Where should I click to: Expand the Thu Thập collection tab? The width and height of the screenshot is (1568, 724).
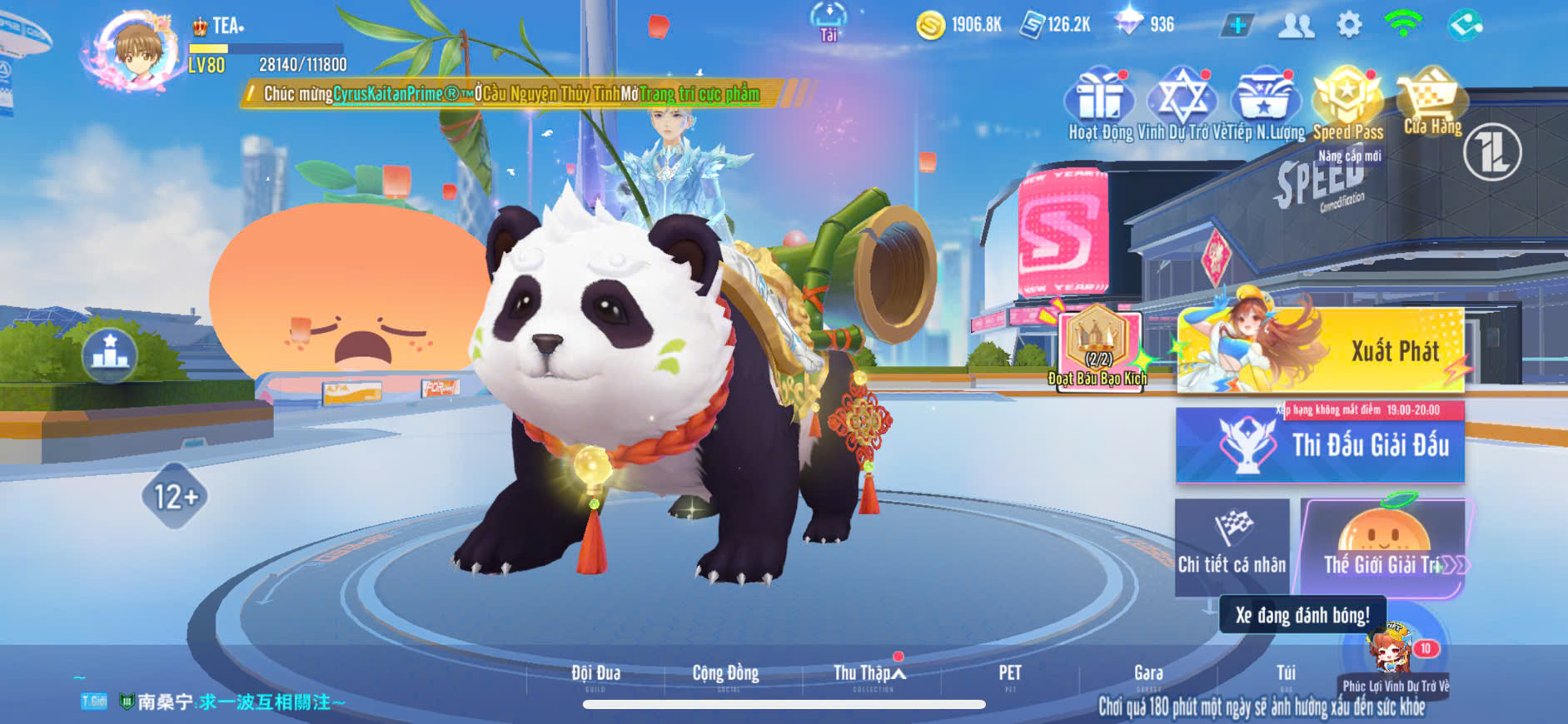869,675
